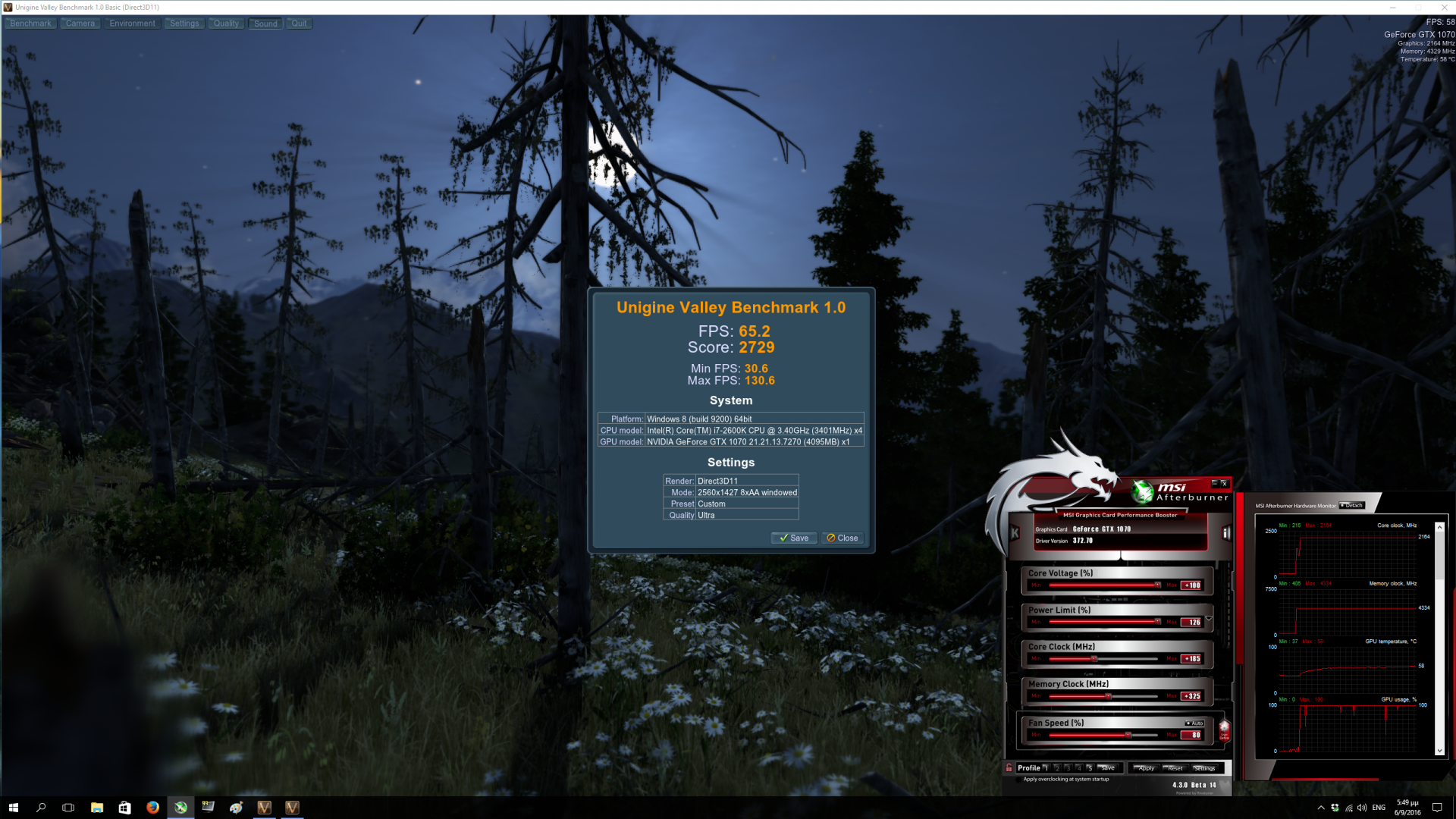Click the Memory Clock slider handle
Image resolution: width=1456 pixels, height=819 pixels.
[x=1108, y=696]
